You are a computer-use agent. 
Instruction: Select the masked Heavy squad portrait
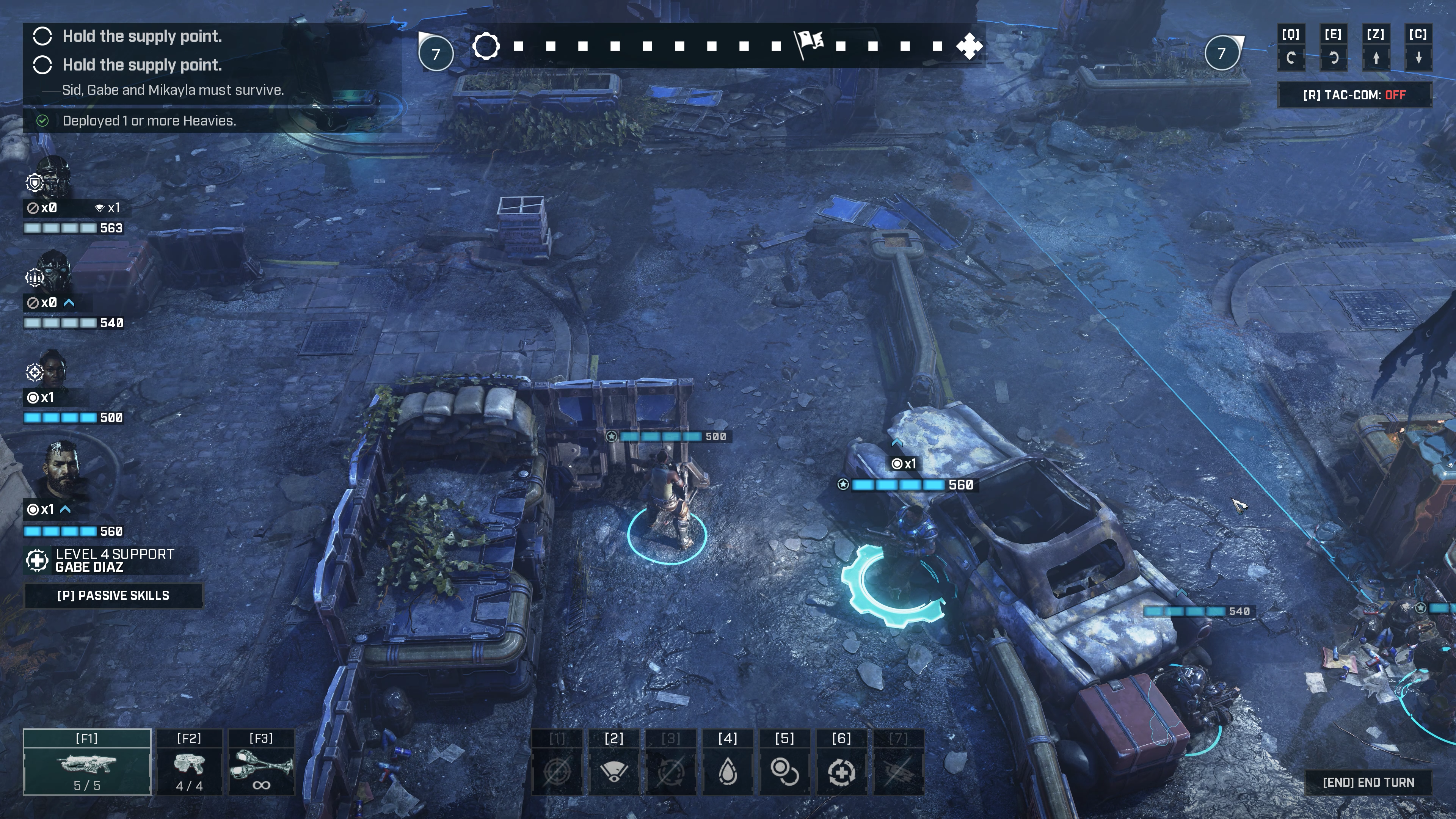[x=54, y=273]
